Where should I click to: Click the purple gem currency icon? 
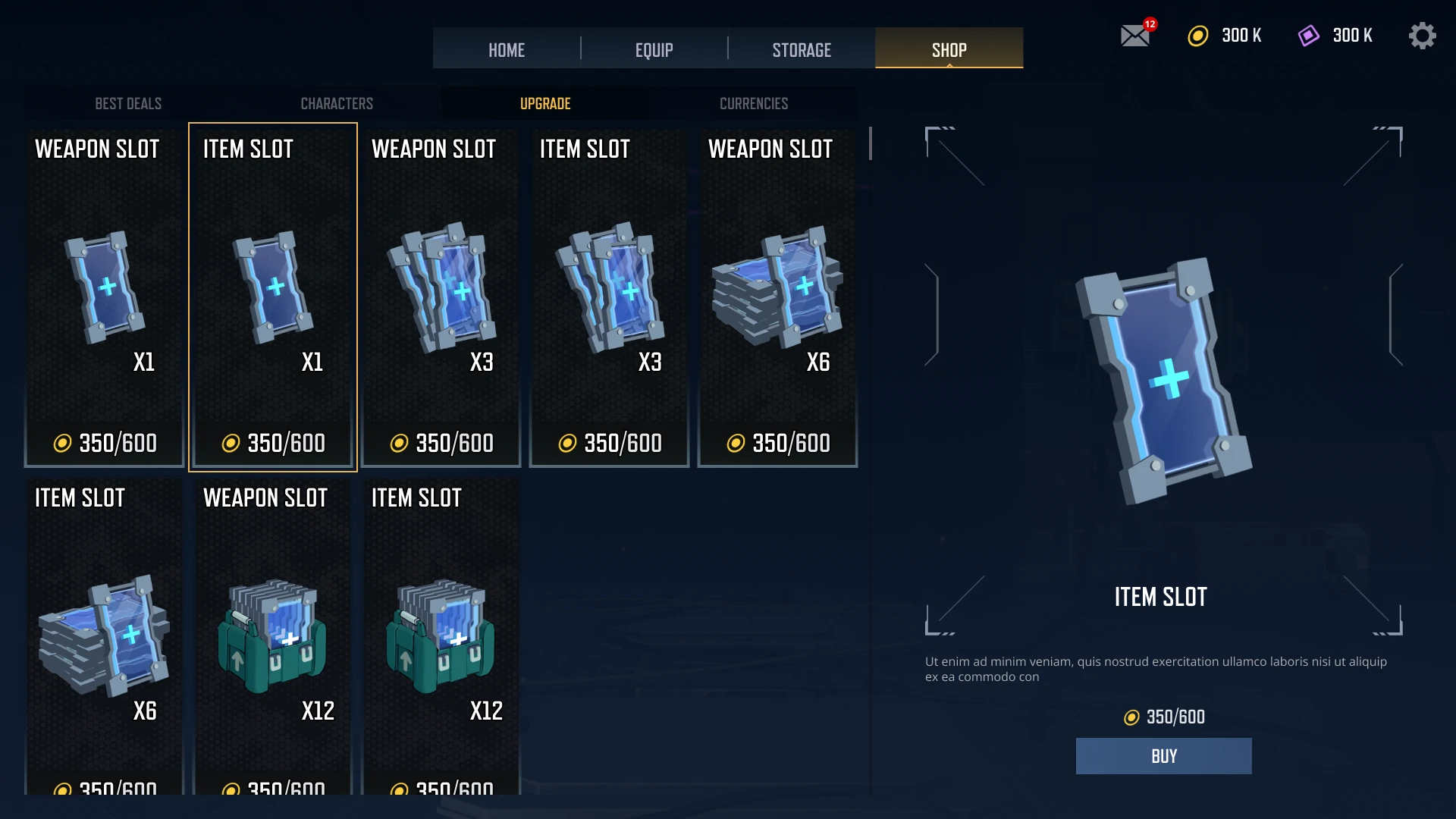click(x=1309, y=36)
